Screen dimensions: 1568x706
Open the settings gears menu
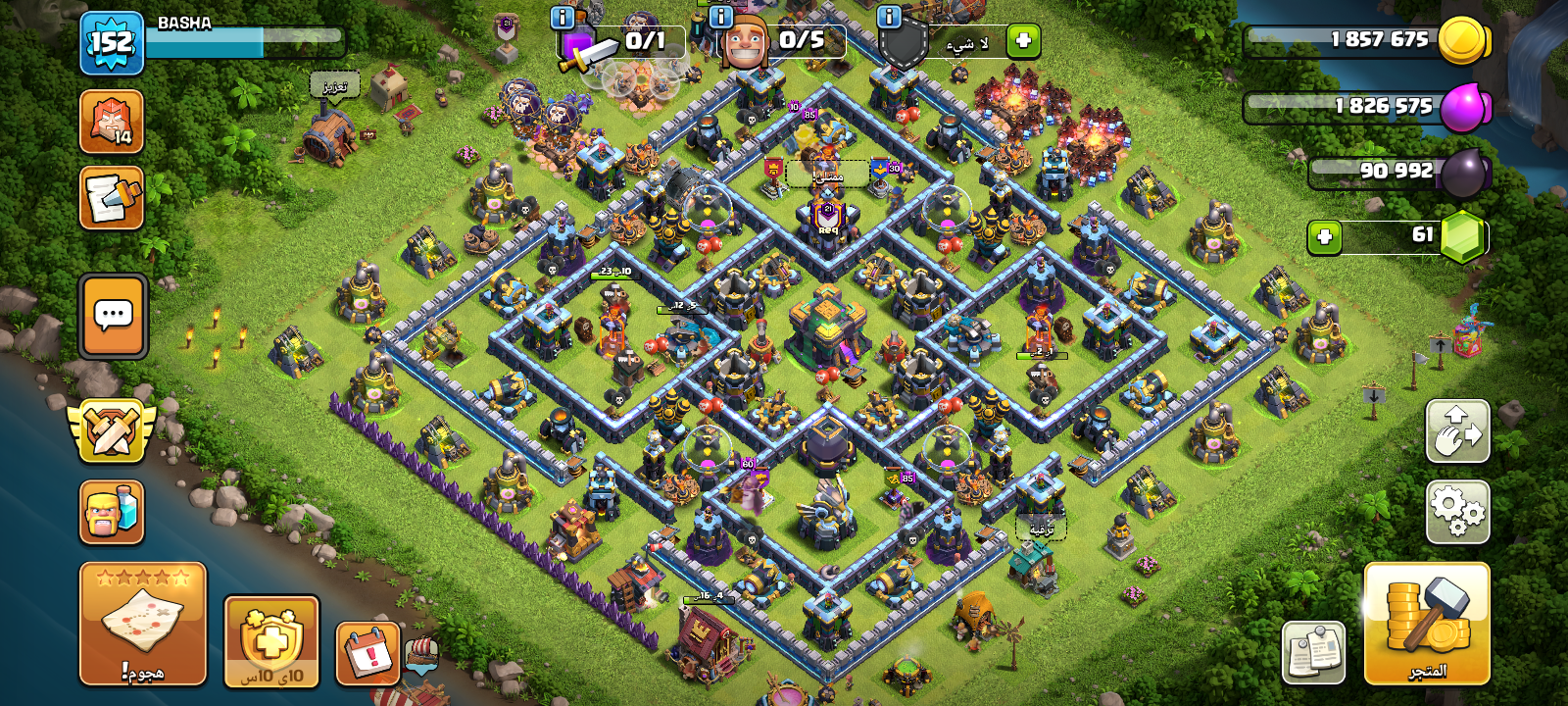coord(1457,512)
